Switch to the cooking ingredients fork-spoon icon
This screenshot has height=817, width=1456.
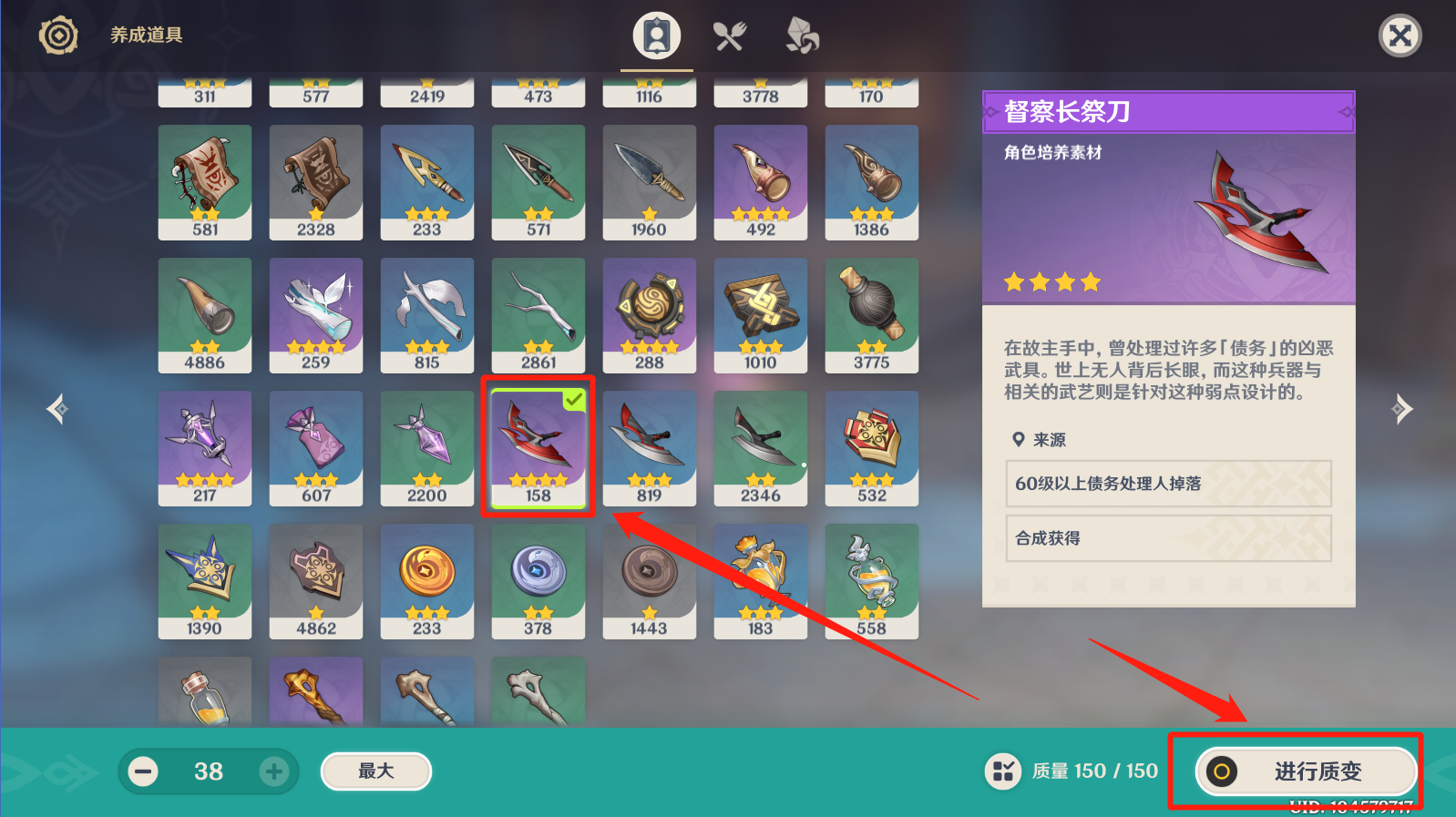coord(729,35)
